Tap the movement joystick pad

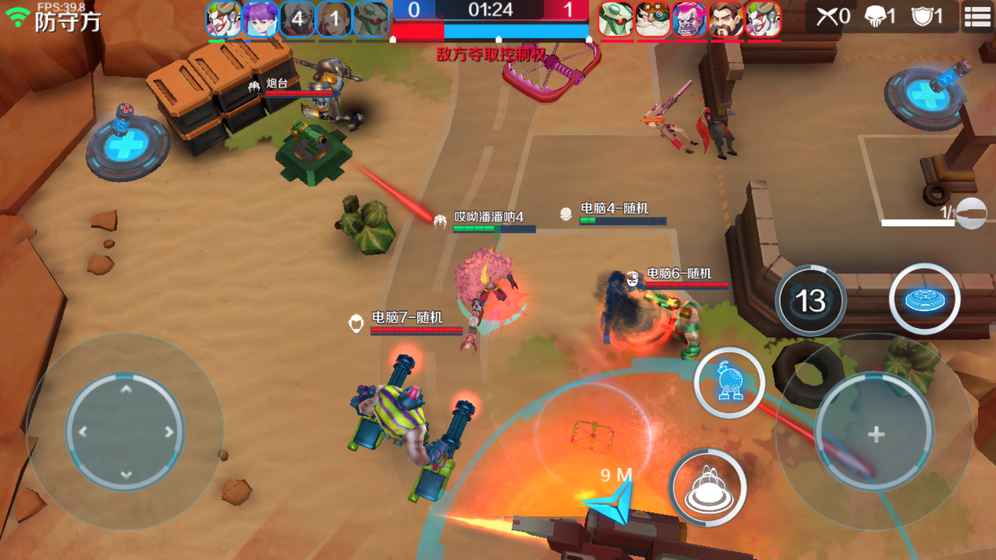(125, 432)
